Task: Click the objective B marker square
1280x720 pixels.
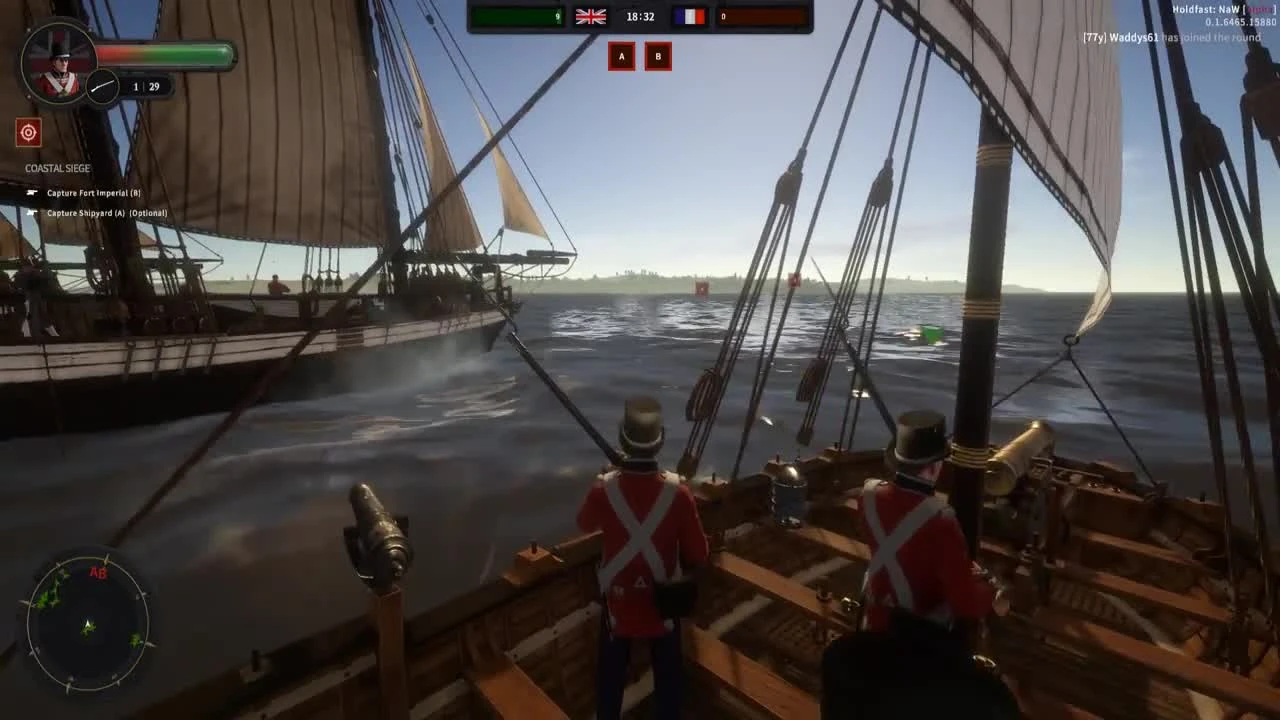Action: click(658, 56)
